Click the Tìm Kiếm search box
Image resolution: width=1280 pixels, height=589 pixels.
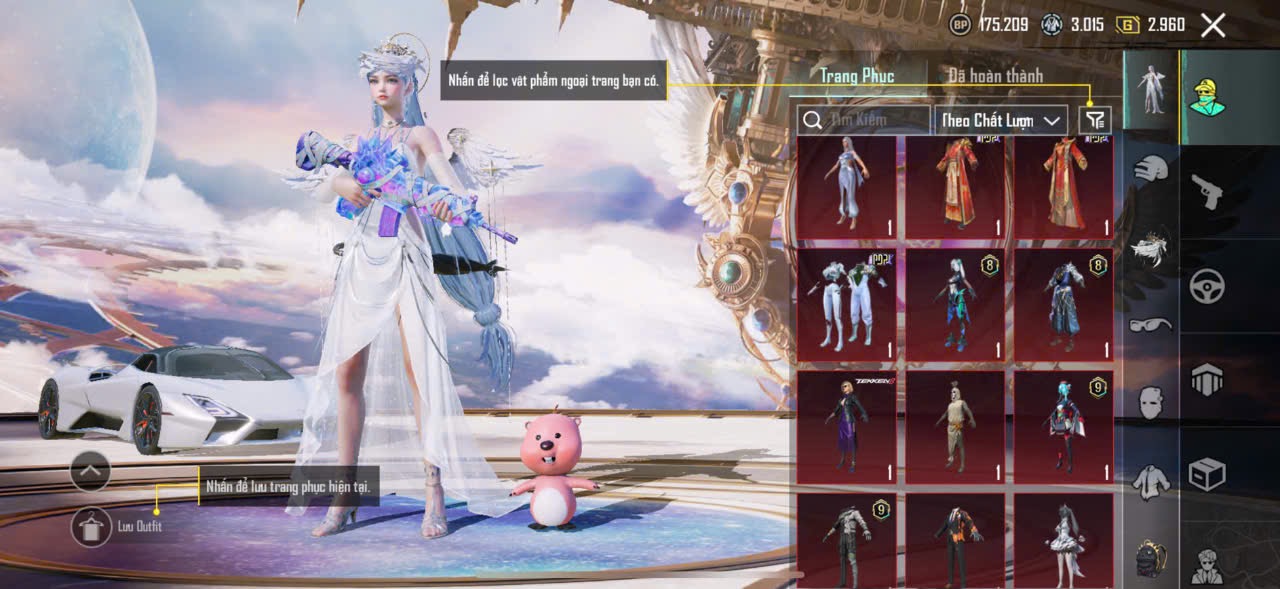point(865,120)
